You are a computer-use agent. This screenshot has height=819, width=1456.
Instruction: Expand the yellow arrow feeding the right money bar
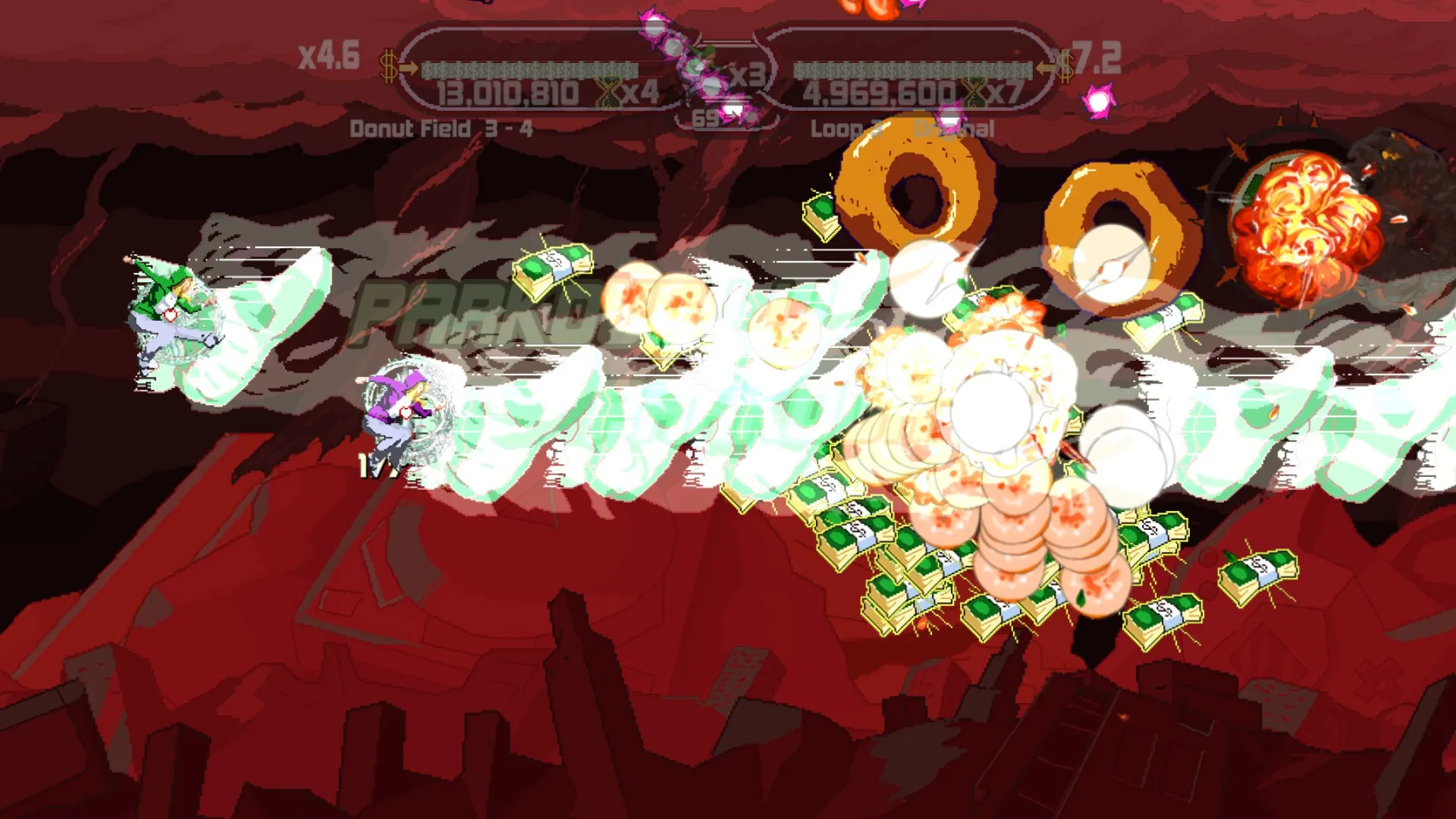tap(1046, 67)
